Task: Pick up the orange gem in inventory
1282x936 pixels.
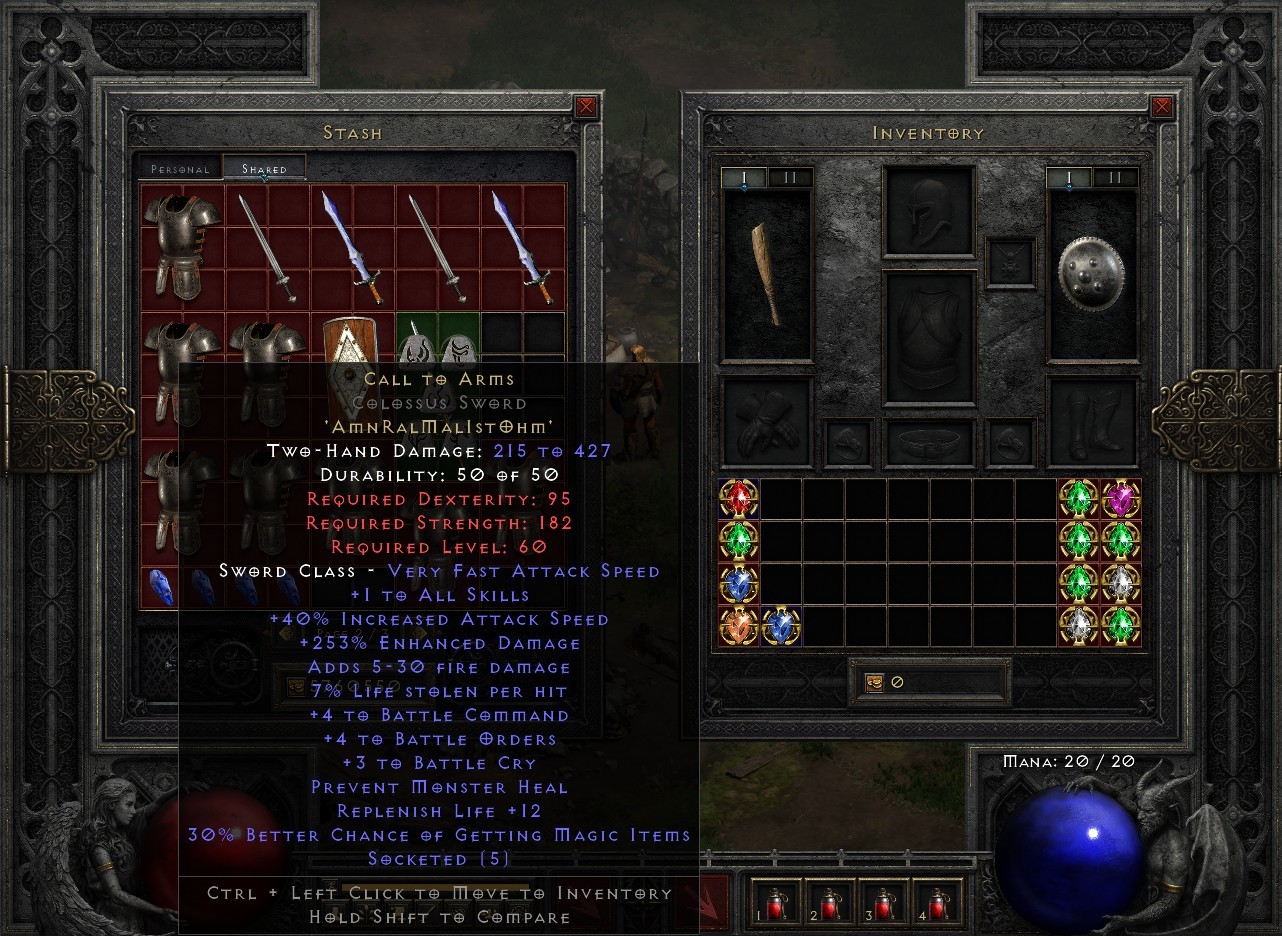Action: pos(738,626)
